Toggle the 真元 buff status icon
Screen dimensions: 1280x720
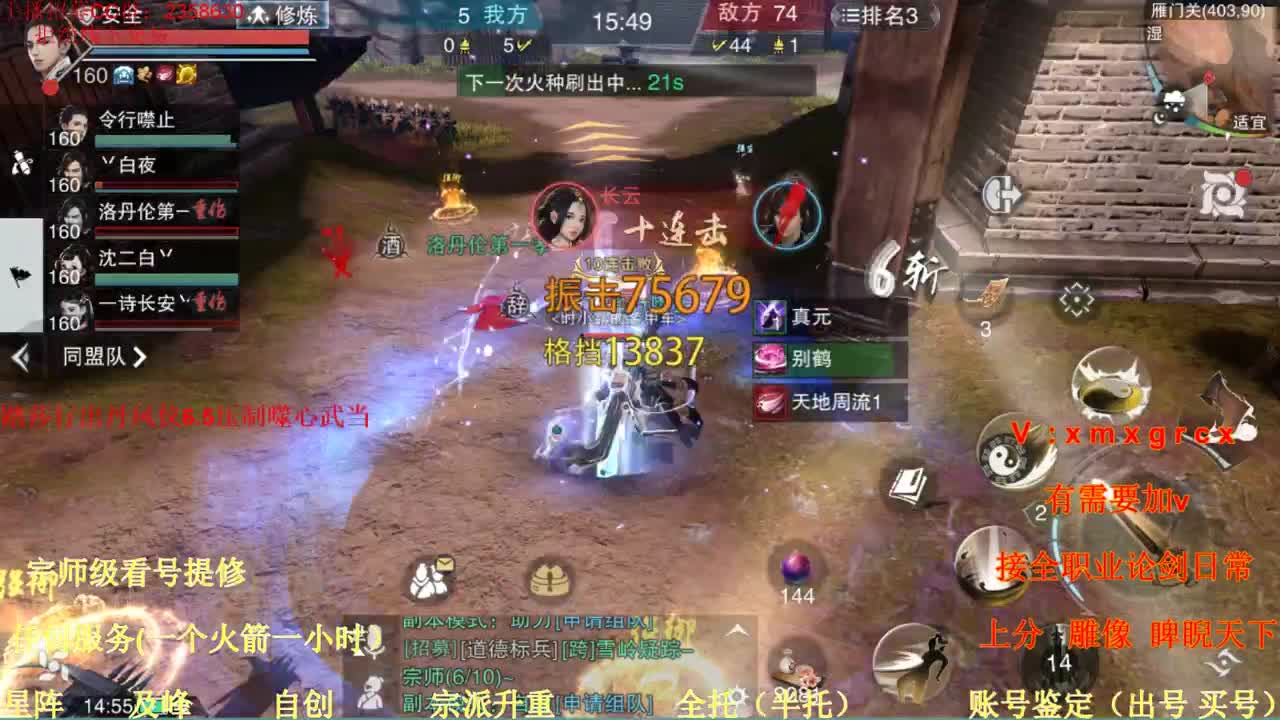[770, 318]
